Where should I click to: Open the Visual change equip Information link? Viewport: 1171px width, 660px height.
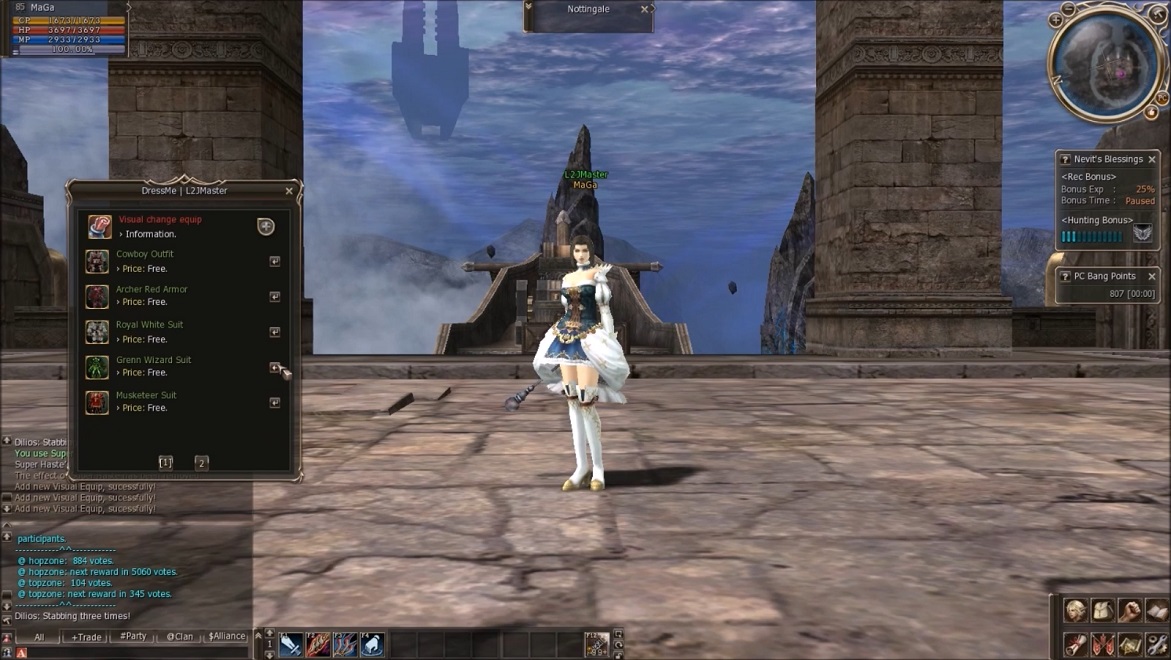click(151, 234)
